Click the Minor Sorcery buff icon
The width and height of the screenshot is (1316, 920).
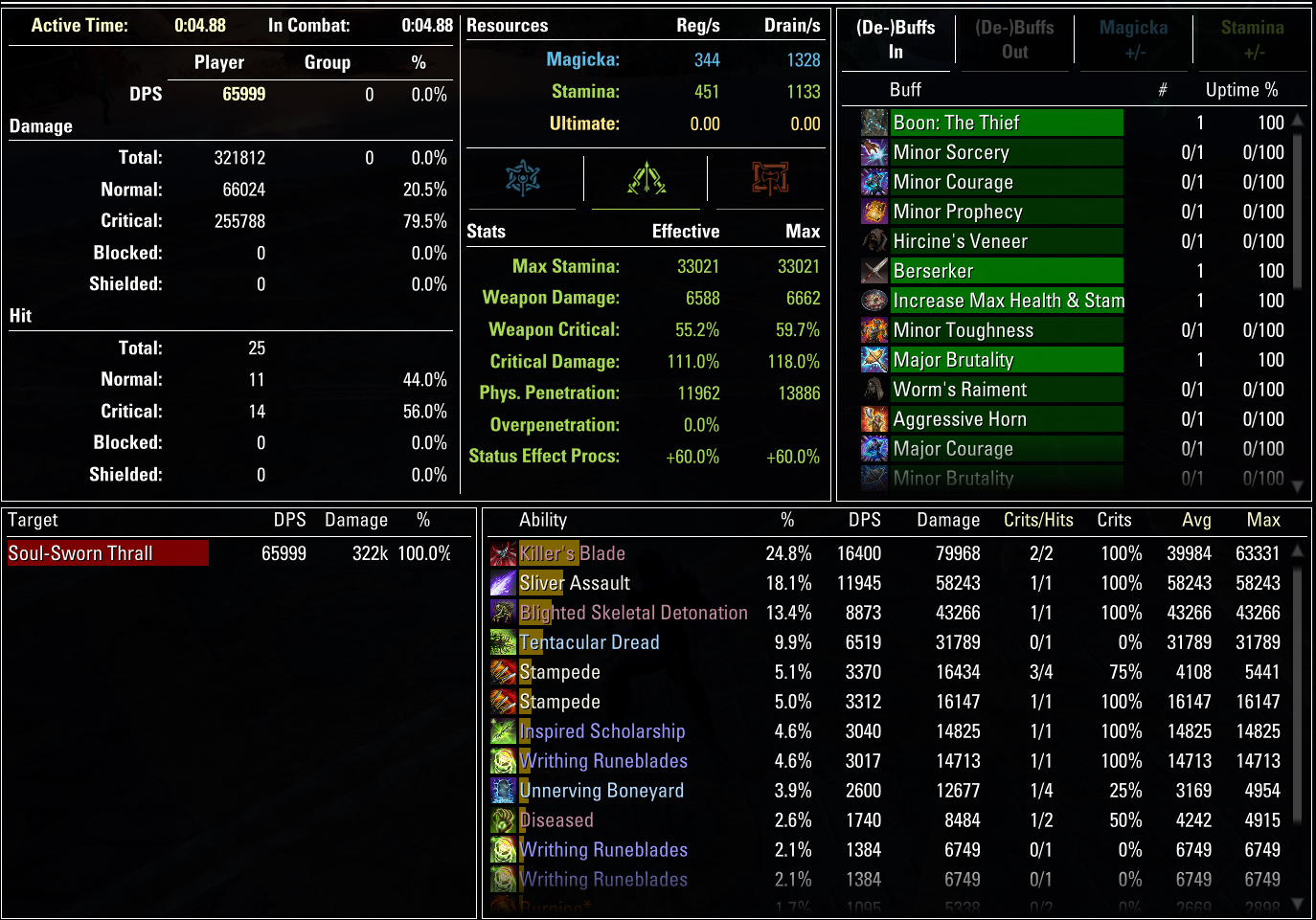click(874, 152)
